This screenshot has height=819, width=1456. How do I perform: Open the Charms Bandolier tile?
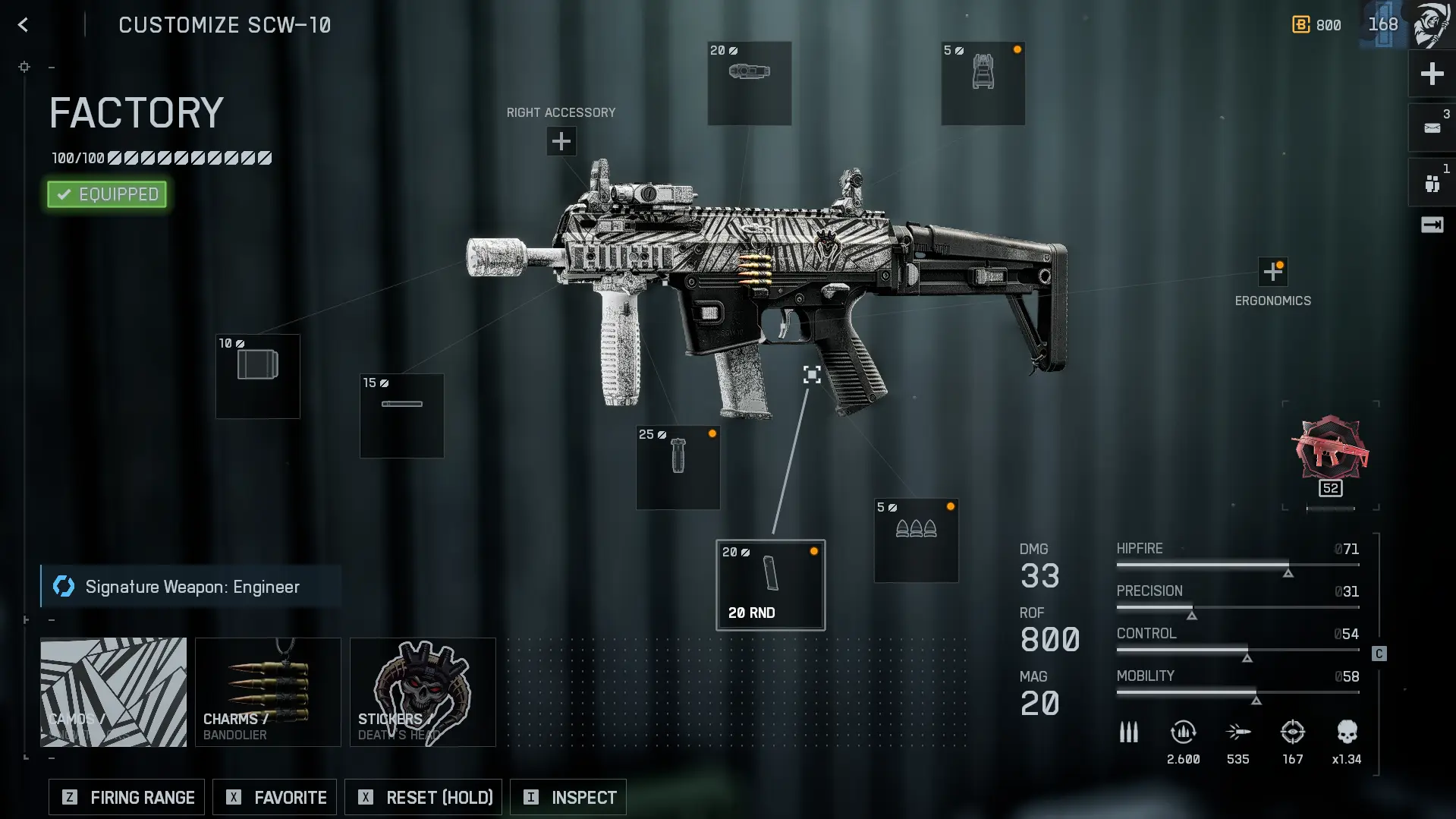click(x=268, y=691)
